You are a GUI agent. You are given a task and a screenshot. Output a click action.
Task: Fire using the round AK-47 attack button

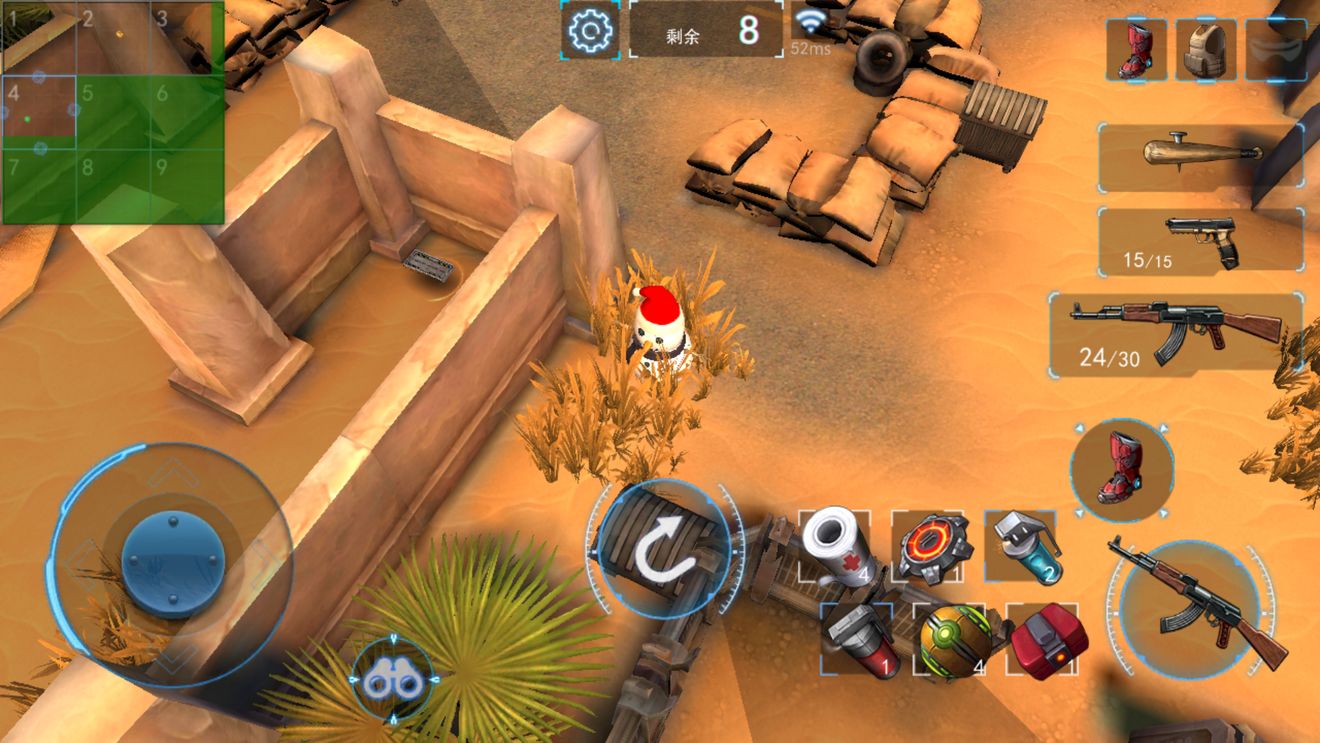pos(1190,605)
